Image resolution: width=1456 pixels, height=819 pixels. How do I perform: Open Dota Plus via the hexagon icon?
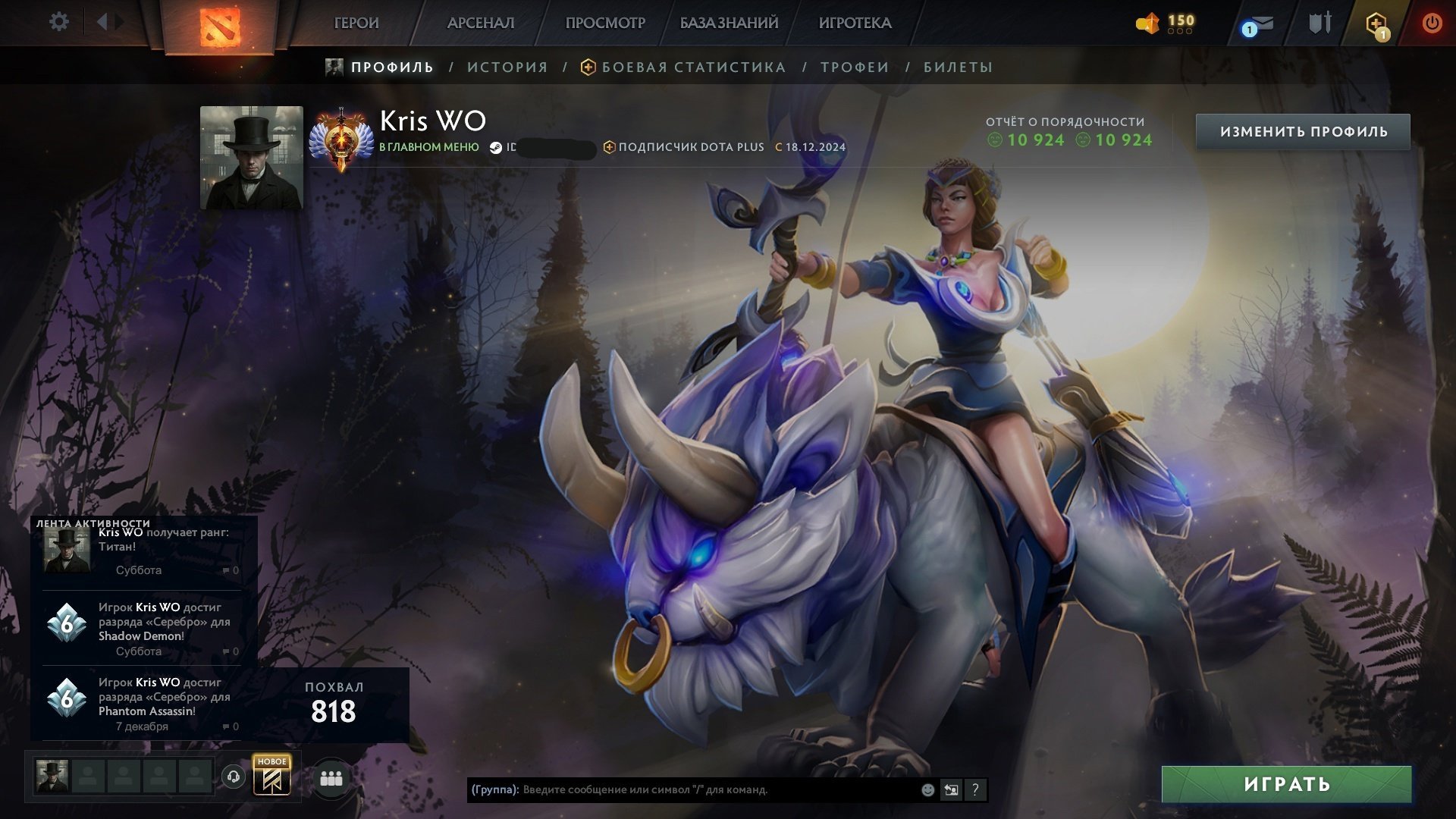[x=1376, y=22]
